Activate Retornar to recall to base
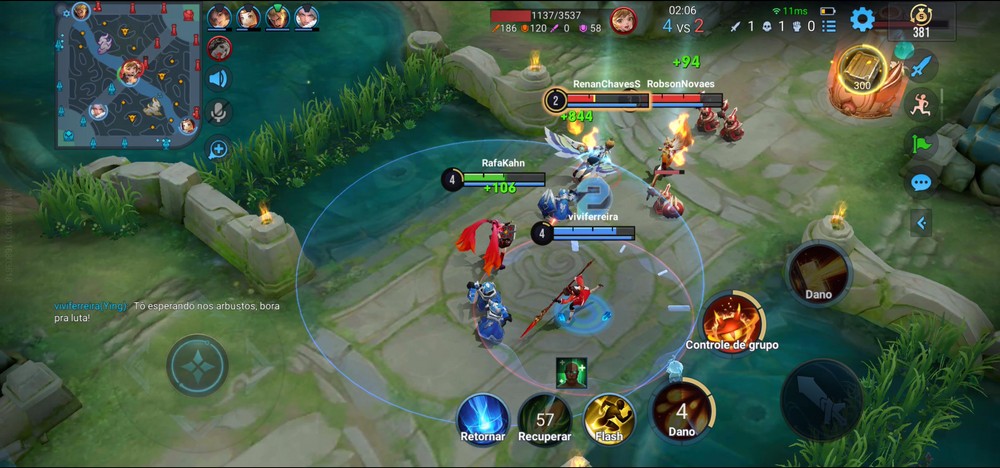1000x468 pixels. coord(483,418)
